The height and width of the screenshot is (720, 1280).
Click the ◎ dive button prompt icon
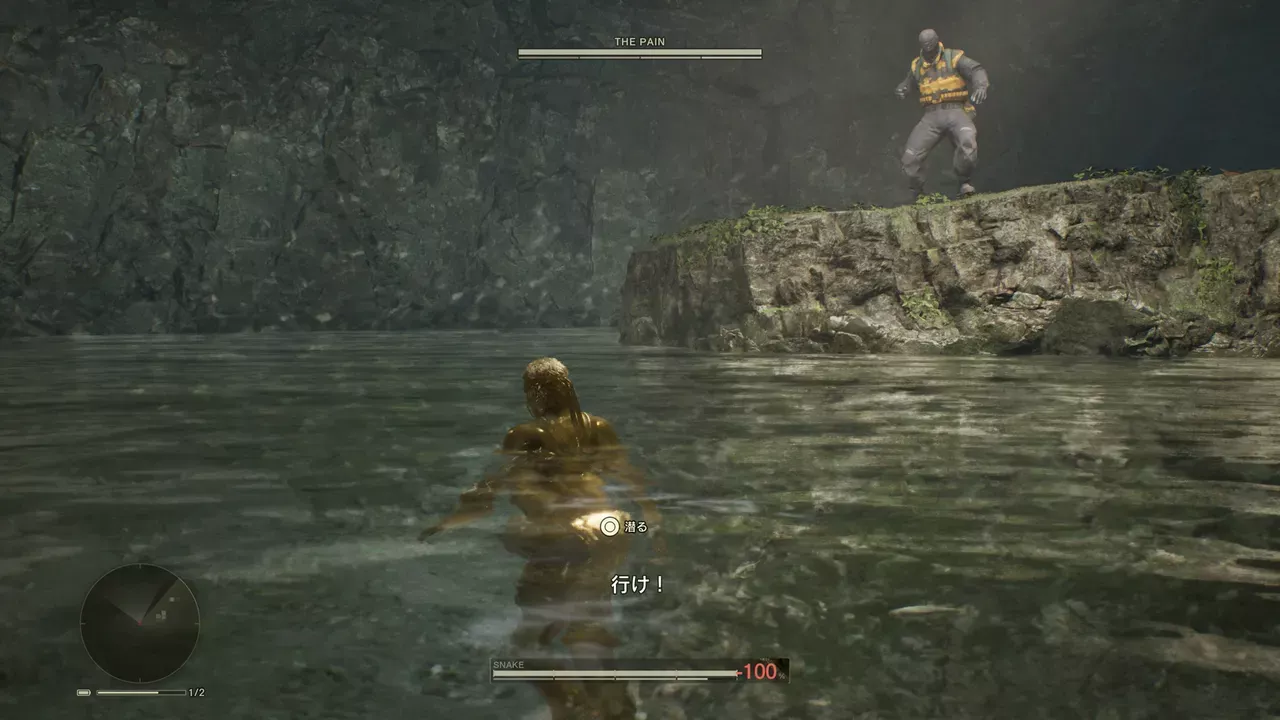coord(608,525)
